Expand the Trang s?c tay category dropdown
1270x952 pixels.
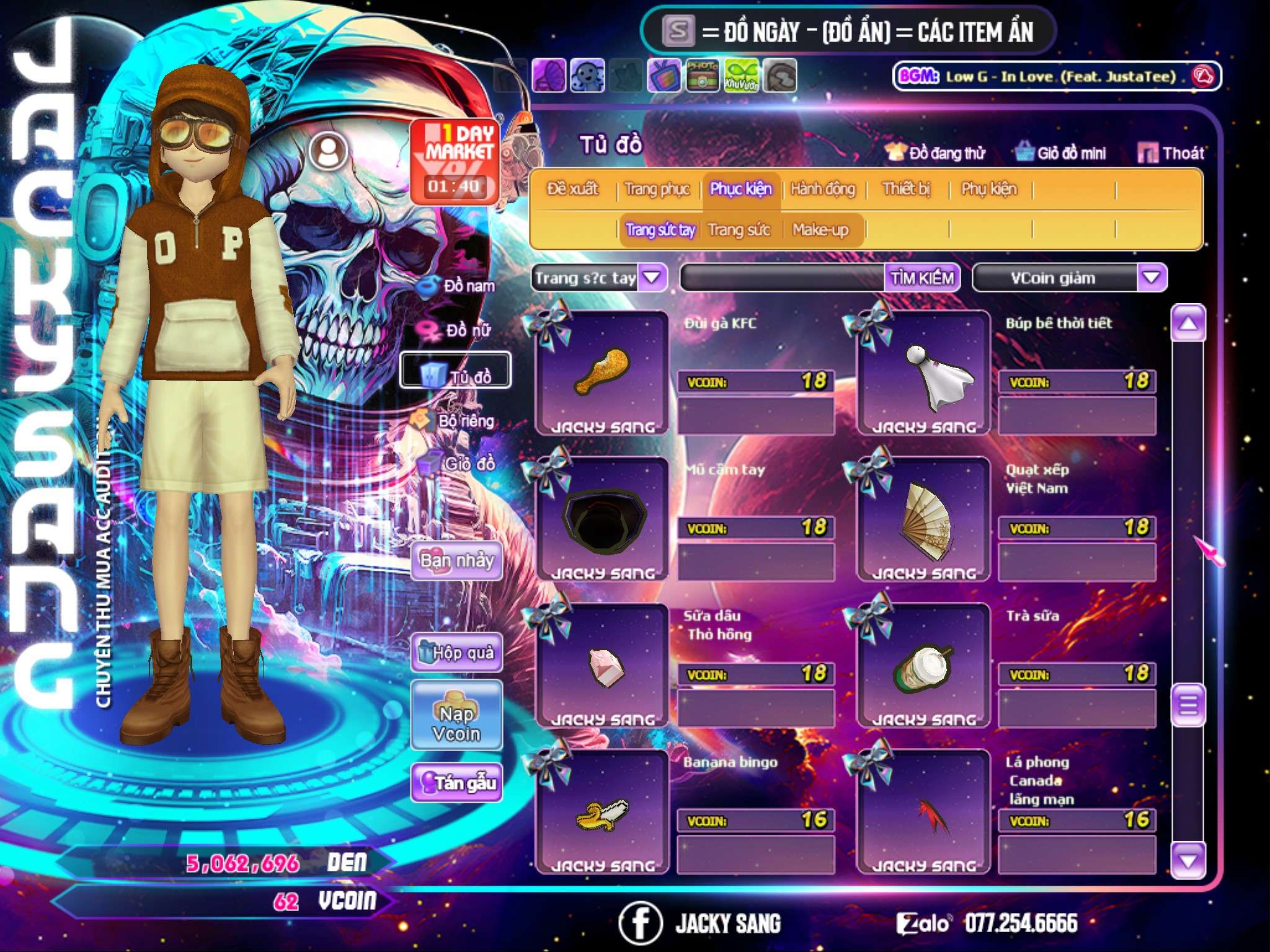tap(651, 278)
